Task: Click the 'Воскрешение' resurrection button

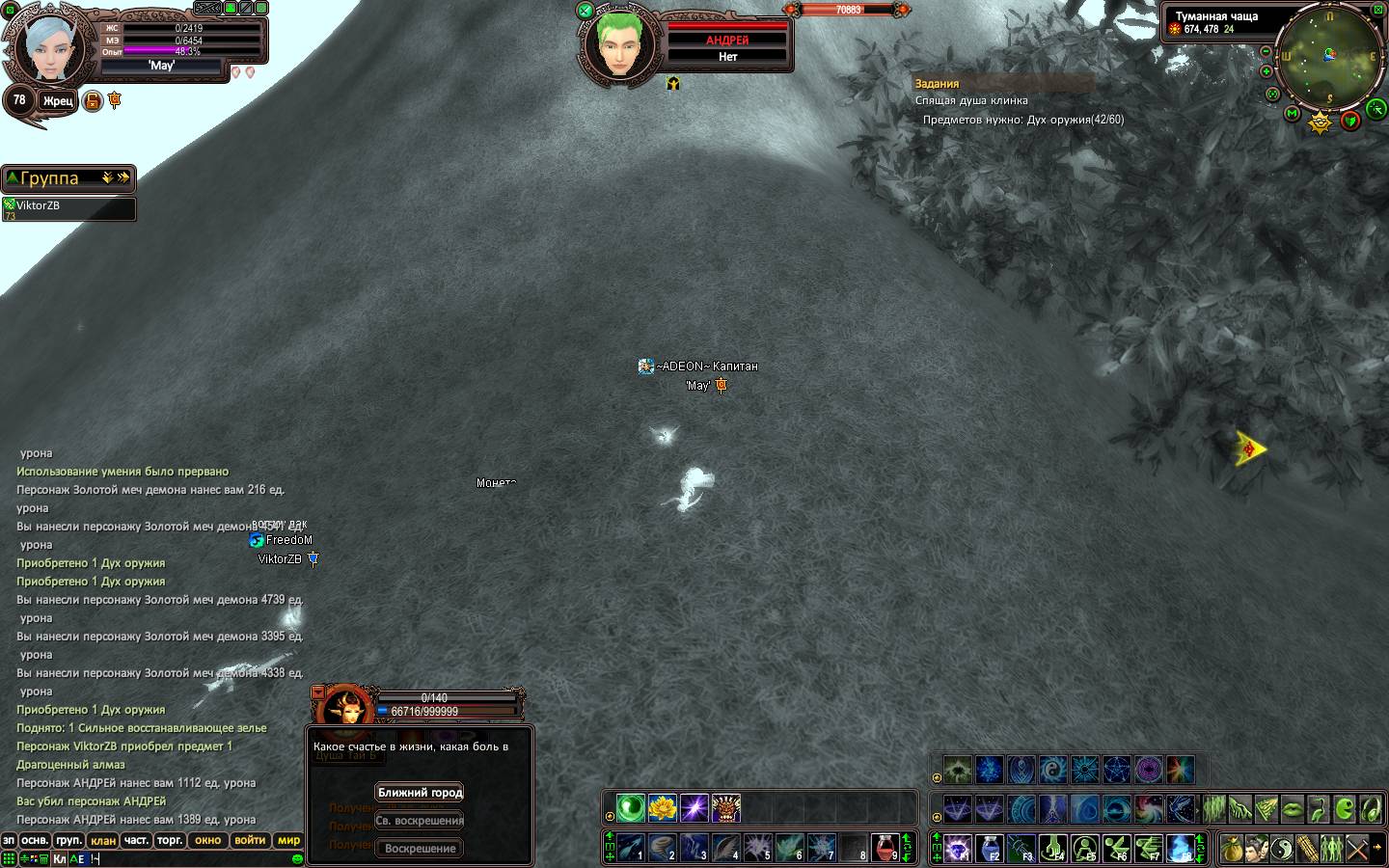Action: click(x=420, y=849)
